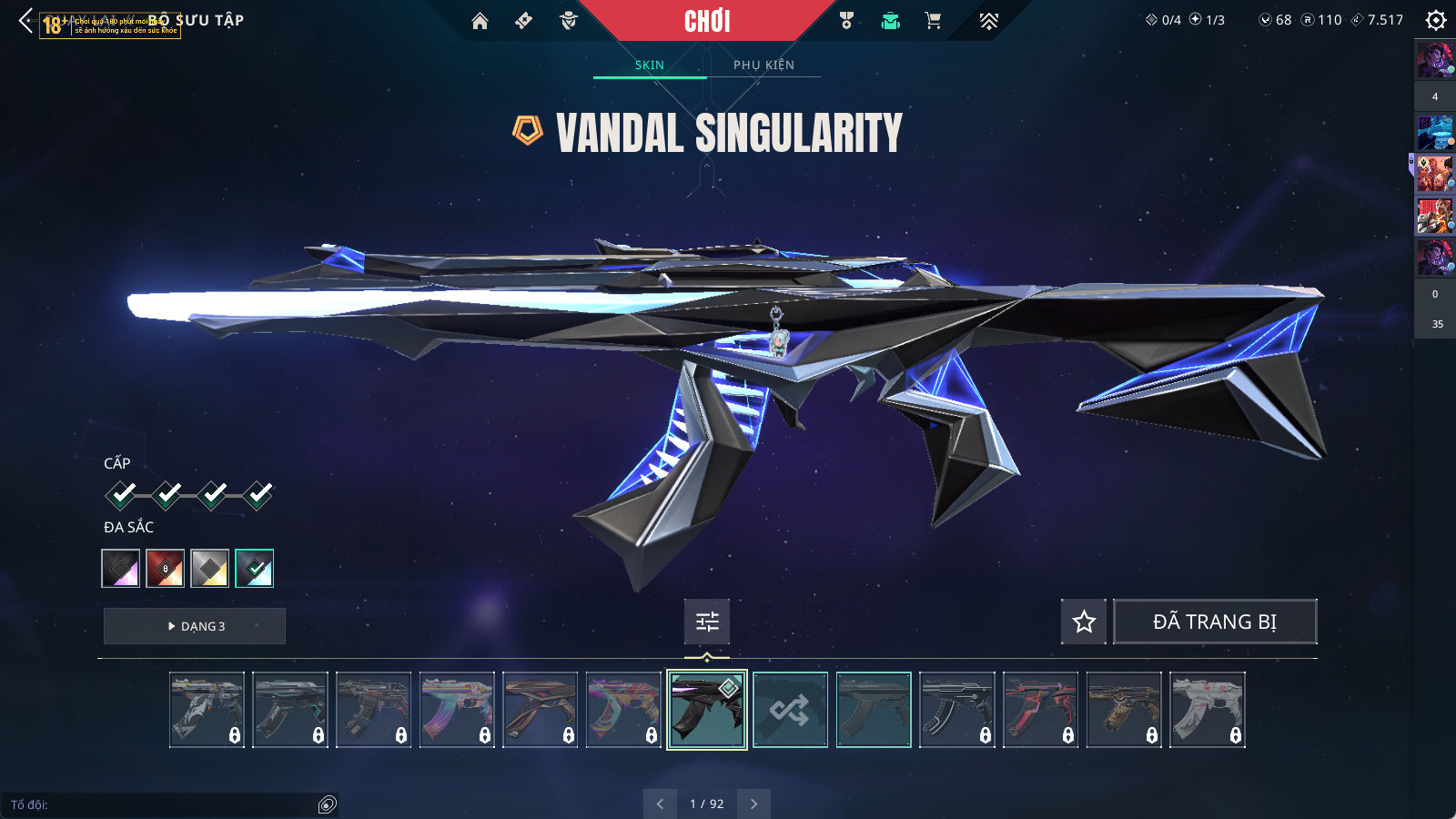This screenshot has height=819, width=1456.
Task: Open the home screen icon
Action: (x=480, y=21)
